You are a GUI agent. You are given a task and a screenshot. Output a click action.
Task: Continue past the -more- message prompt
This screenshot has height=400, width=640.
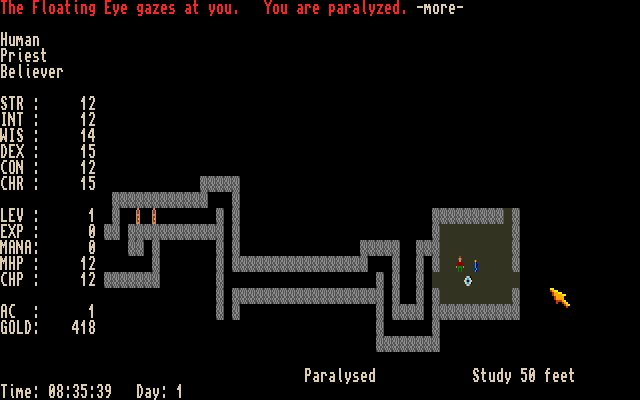tap(440, 8)
